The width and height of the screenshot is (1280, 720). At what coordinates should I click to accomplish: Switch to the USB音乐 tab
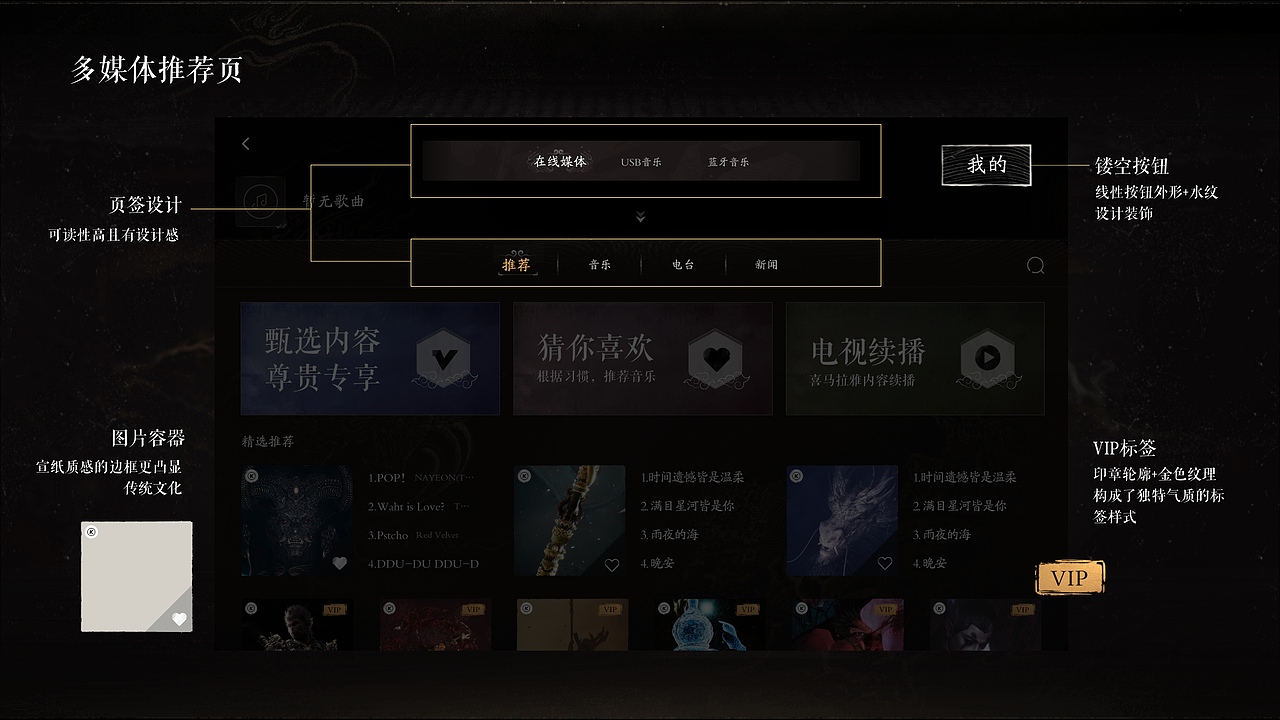click(x=639, y=160)
